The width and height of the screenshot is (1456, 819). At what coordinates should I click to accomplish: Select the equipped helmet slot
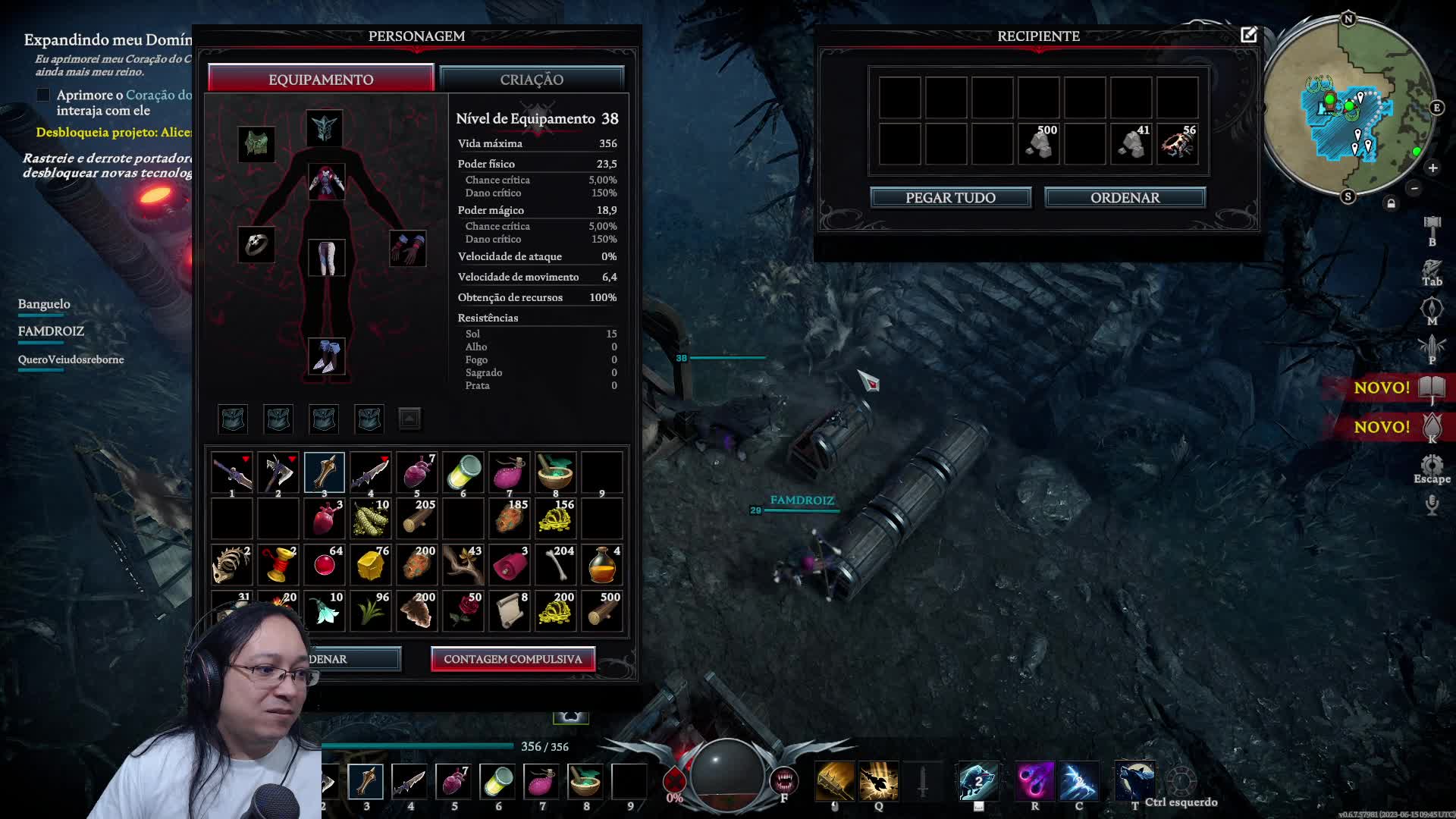pos(325,129)
